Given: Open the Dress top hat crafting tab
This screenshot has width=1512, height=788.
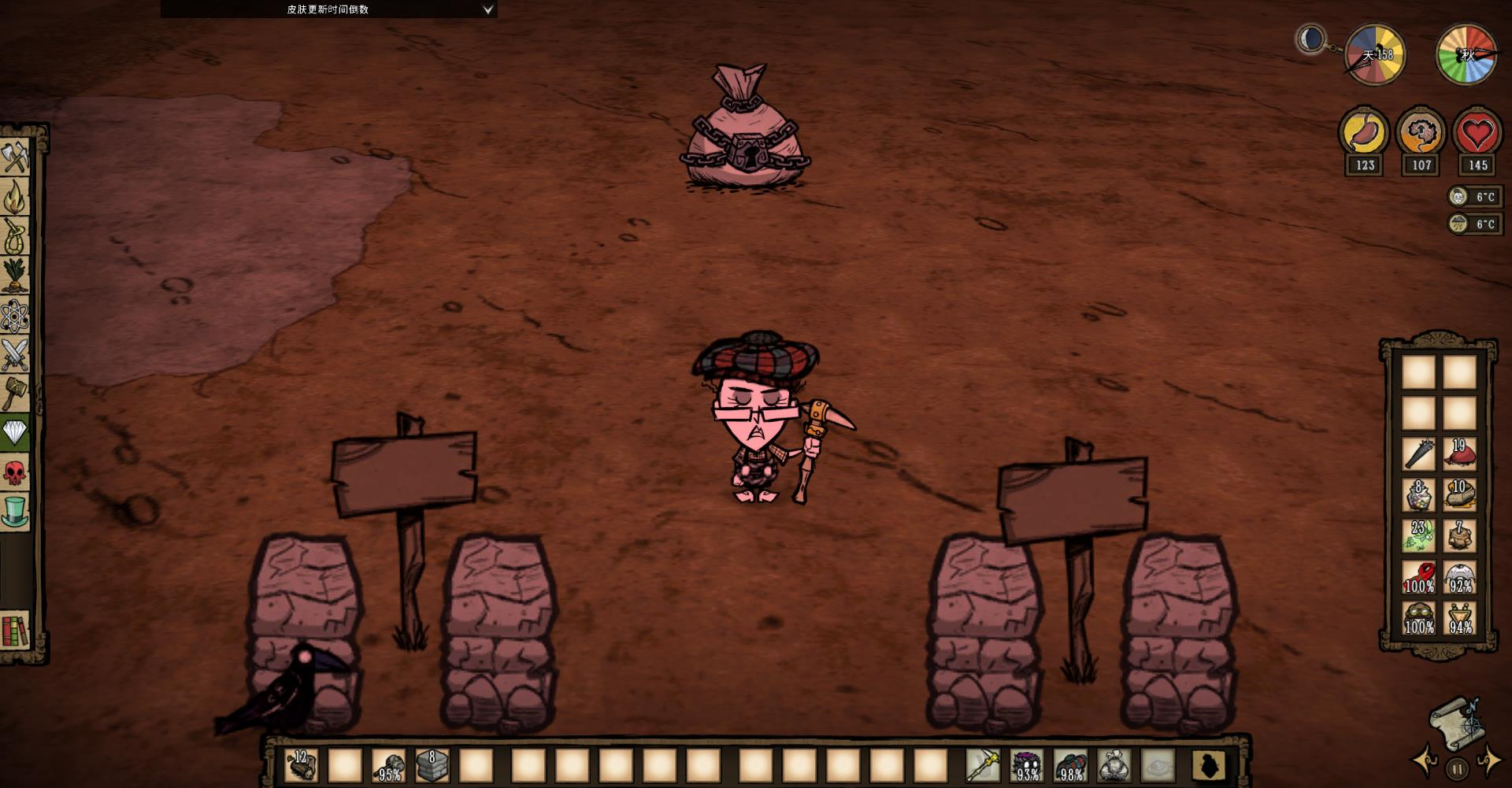Looking at the screenshot, I should pyautogui.click(x=15, y=512).
